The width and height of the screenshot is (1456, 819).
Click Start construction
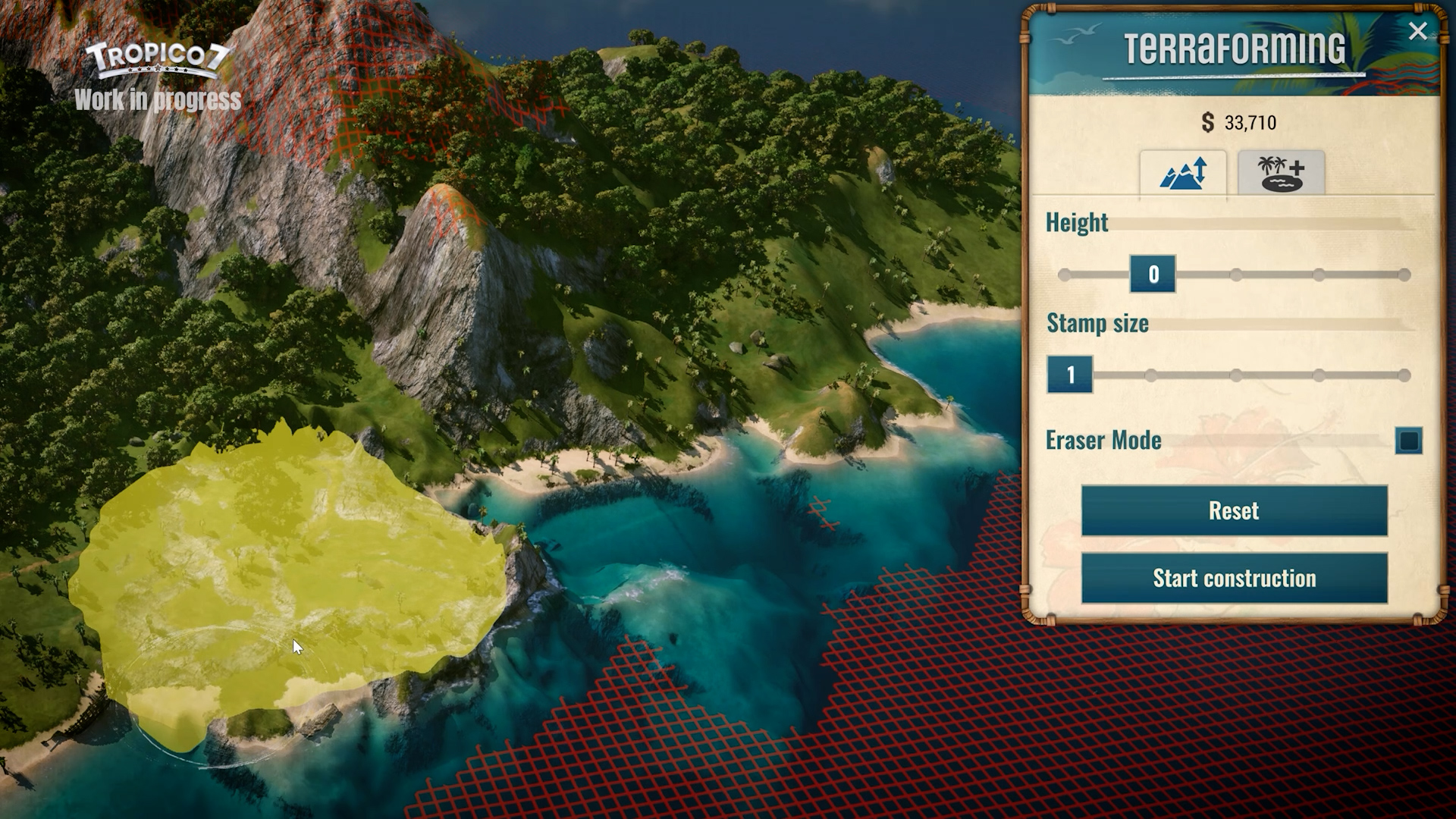(x=1234, y=578)
